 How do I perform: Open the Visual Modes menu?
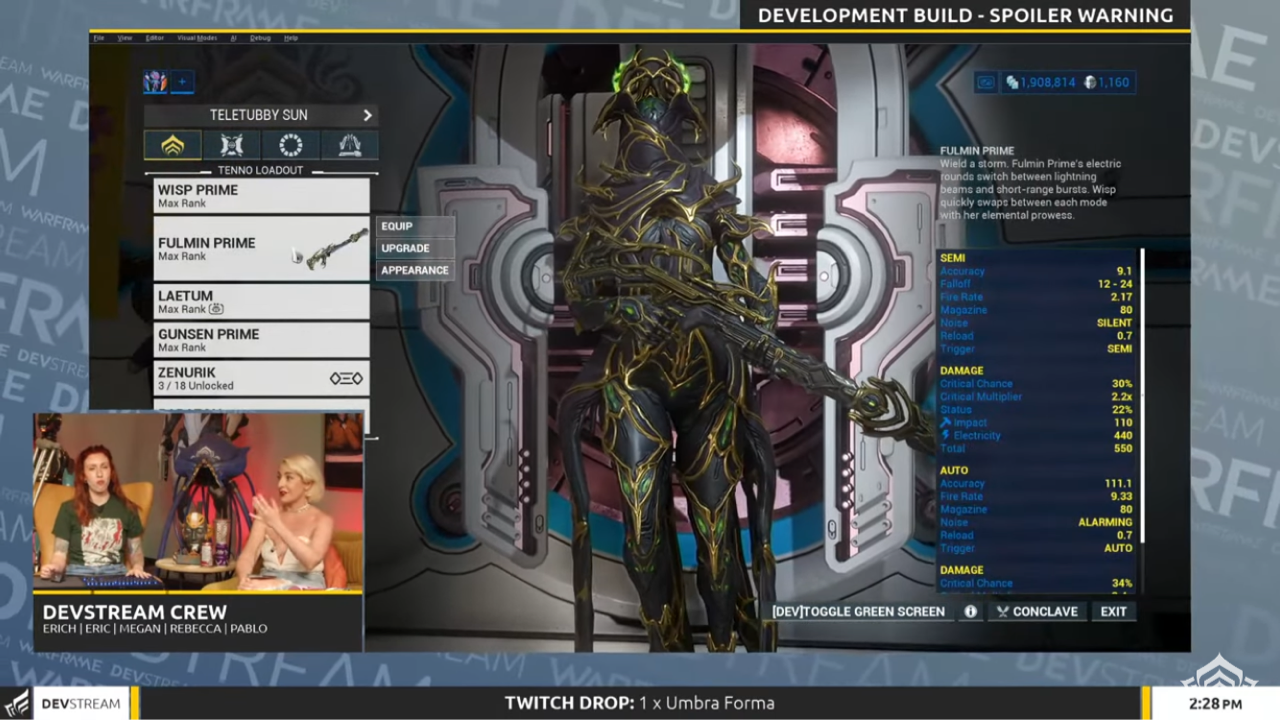[196, 37]
